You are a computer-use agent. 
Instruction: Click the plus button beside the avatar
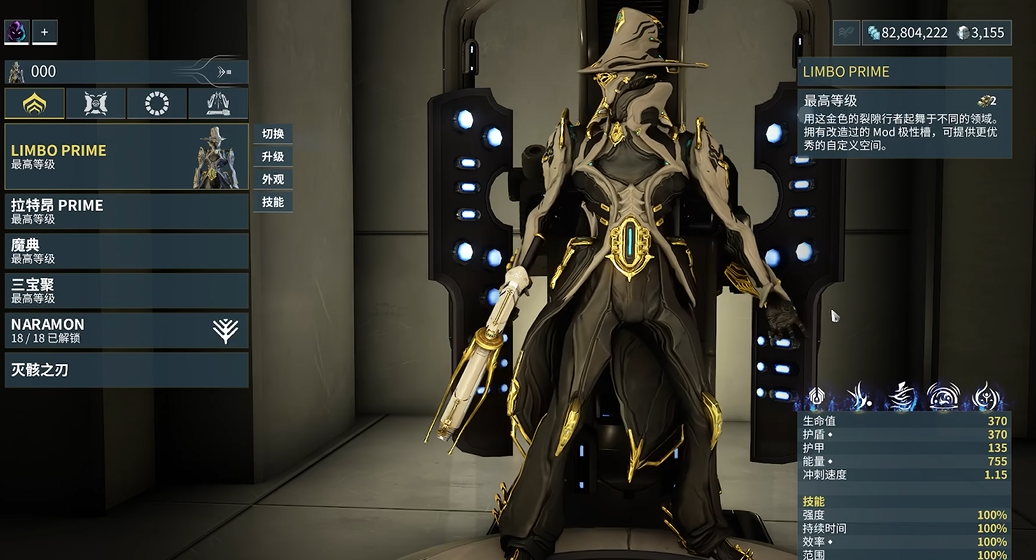point(44,32)
